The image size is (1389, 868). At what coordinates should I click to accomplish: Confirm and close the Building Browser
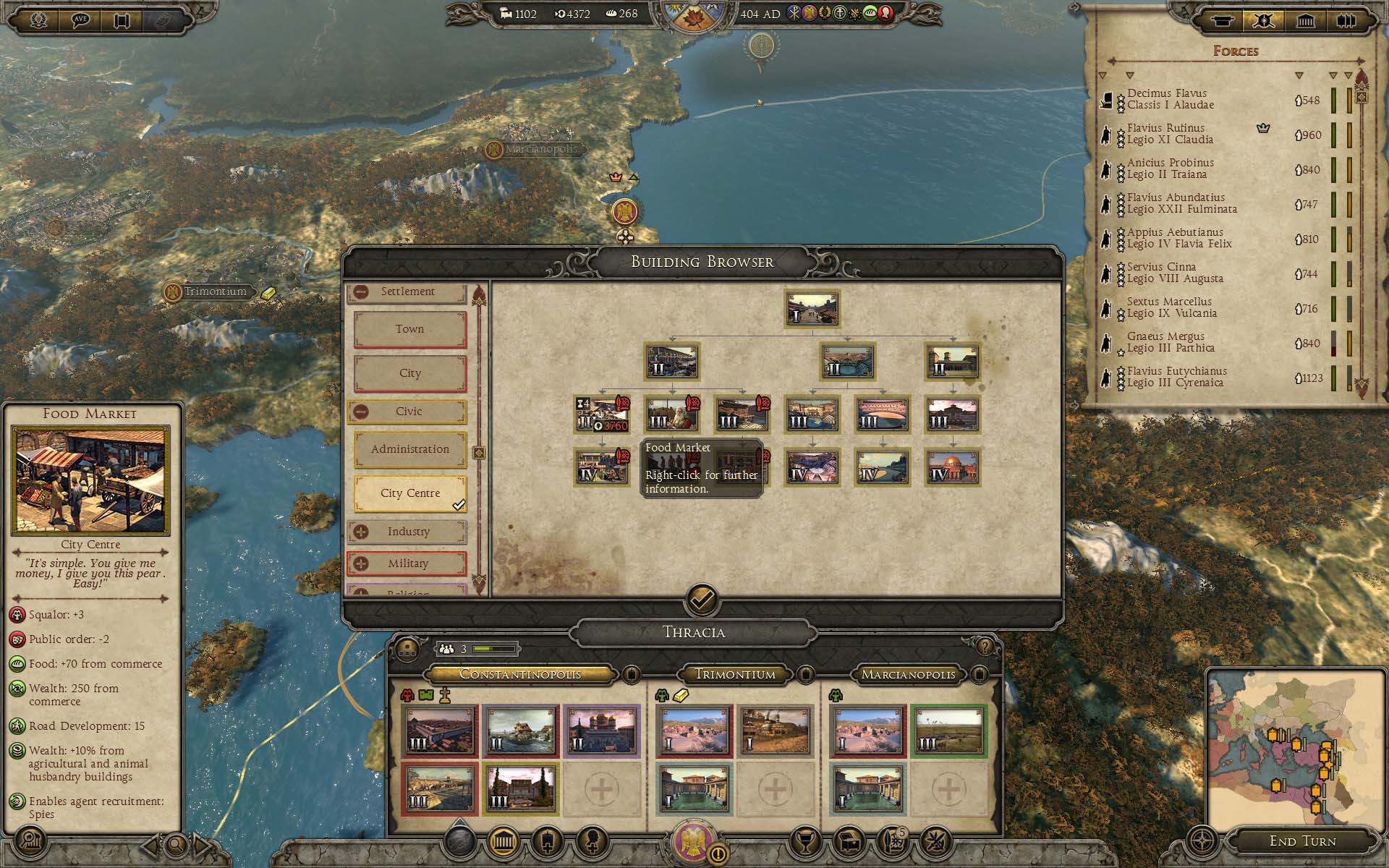[x=702, y=599]
